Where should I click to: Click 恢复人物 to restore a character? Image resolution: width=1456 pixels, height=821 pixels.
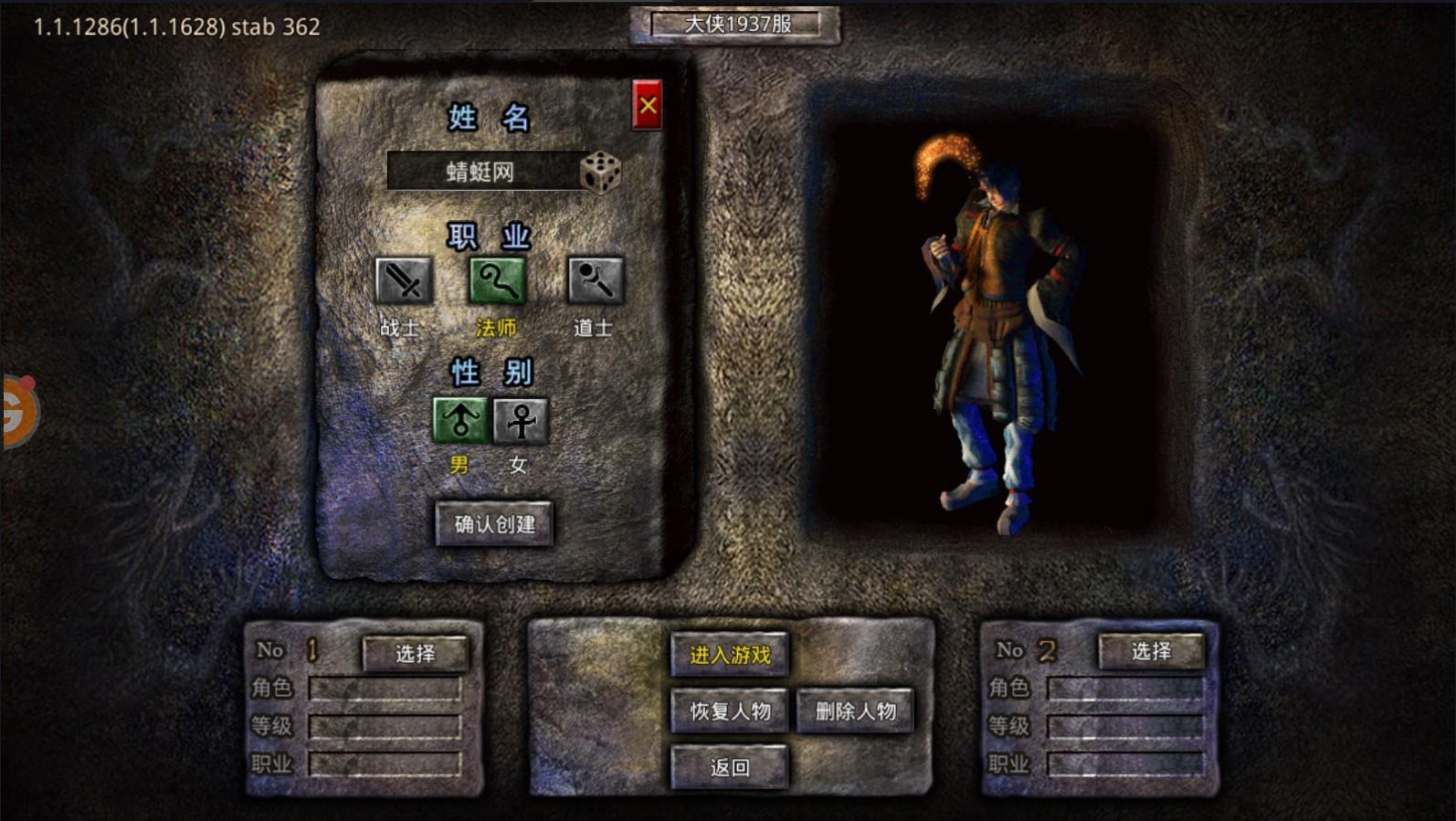point(728,712)
